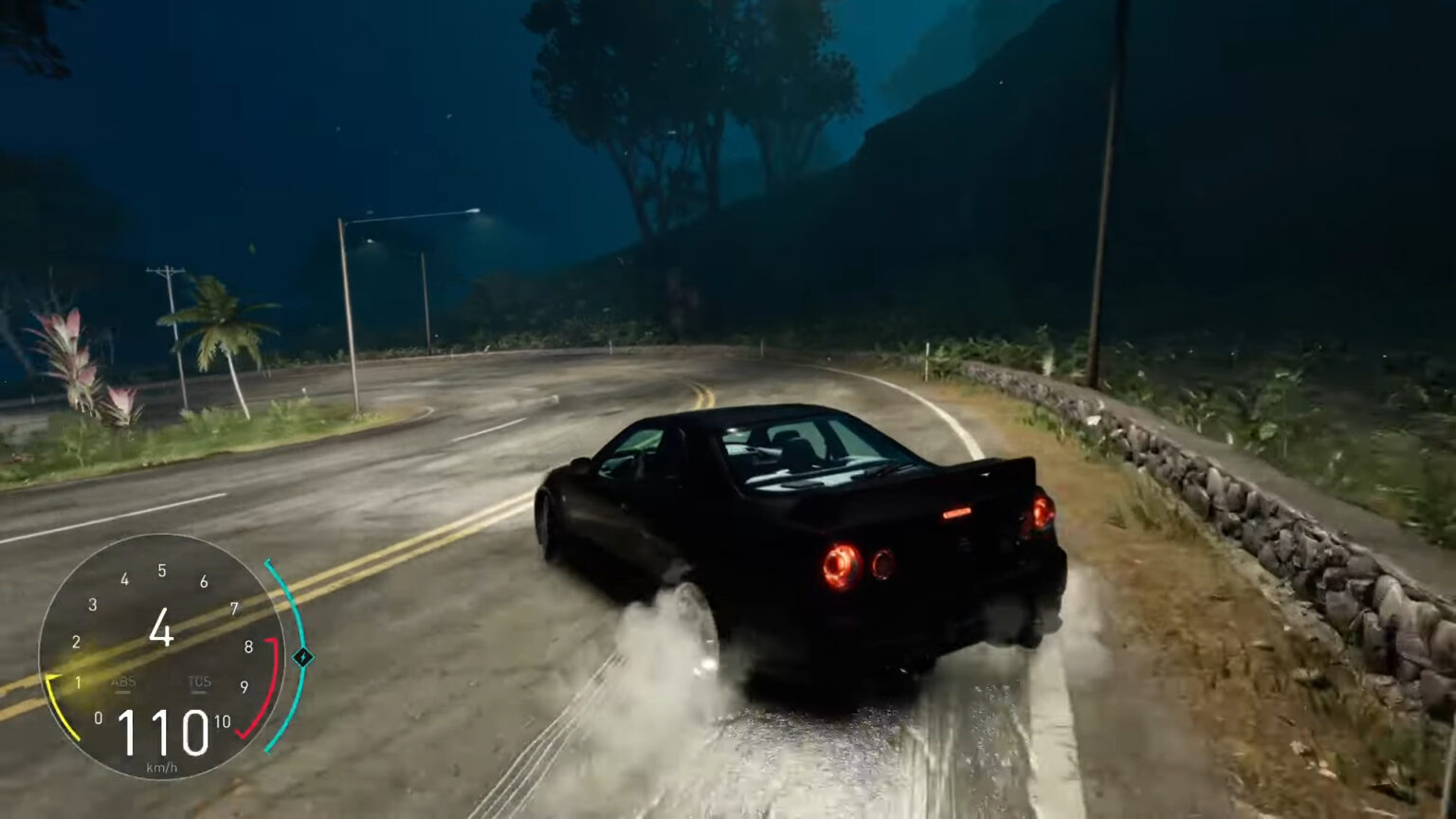Click the number 0 on the tachometer
The image size is (1456, 819).
pyautogui.click(x=99, y=718)
